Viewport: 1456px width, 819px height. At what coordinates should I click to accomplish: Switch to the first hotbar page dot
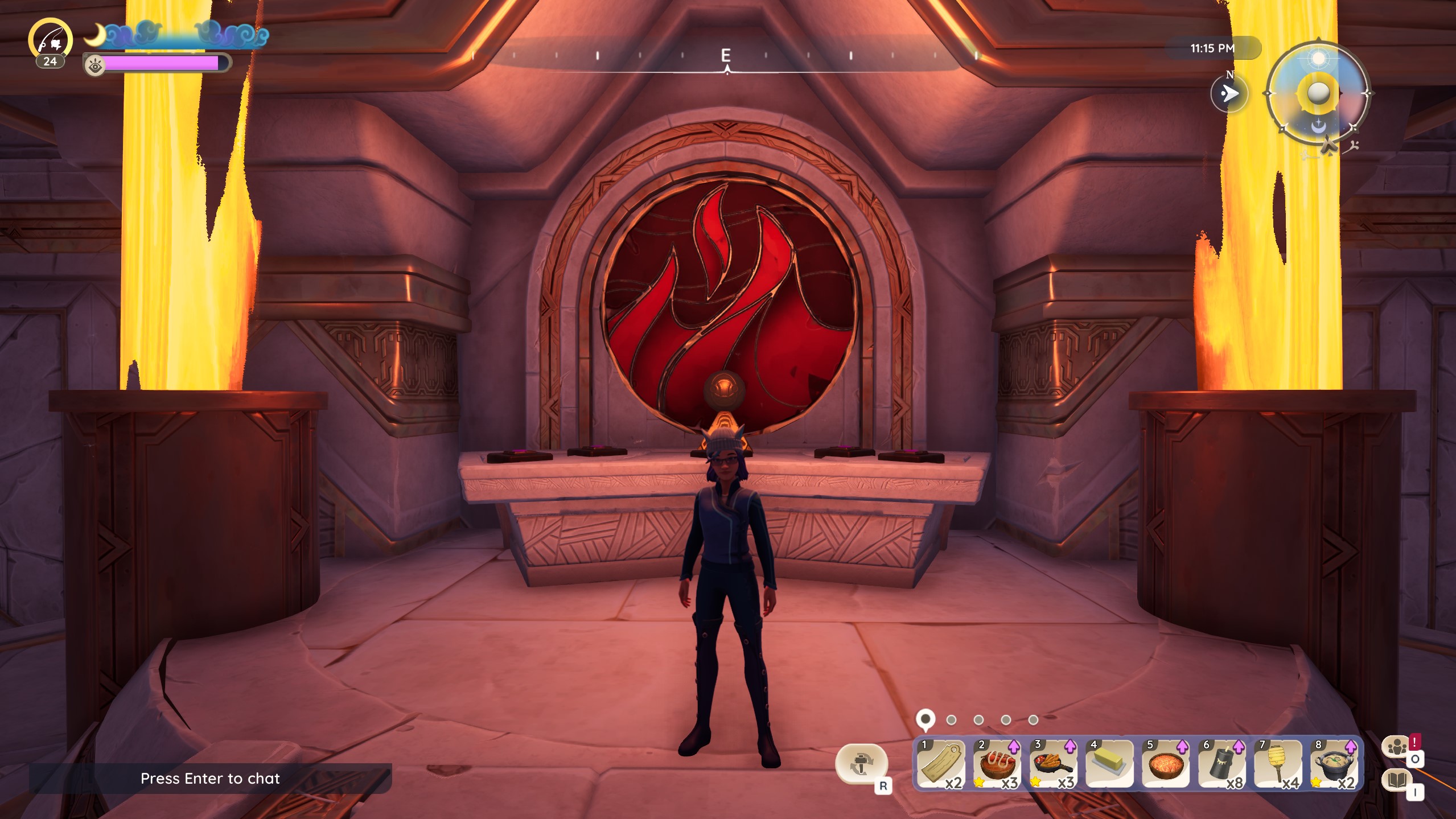click(x=926, y=719)
